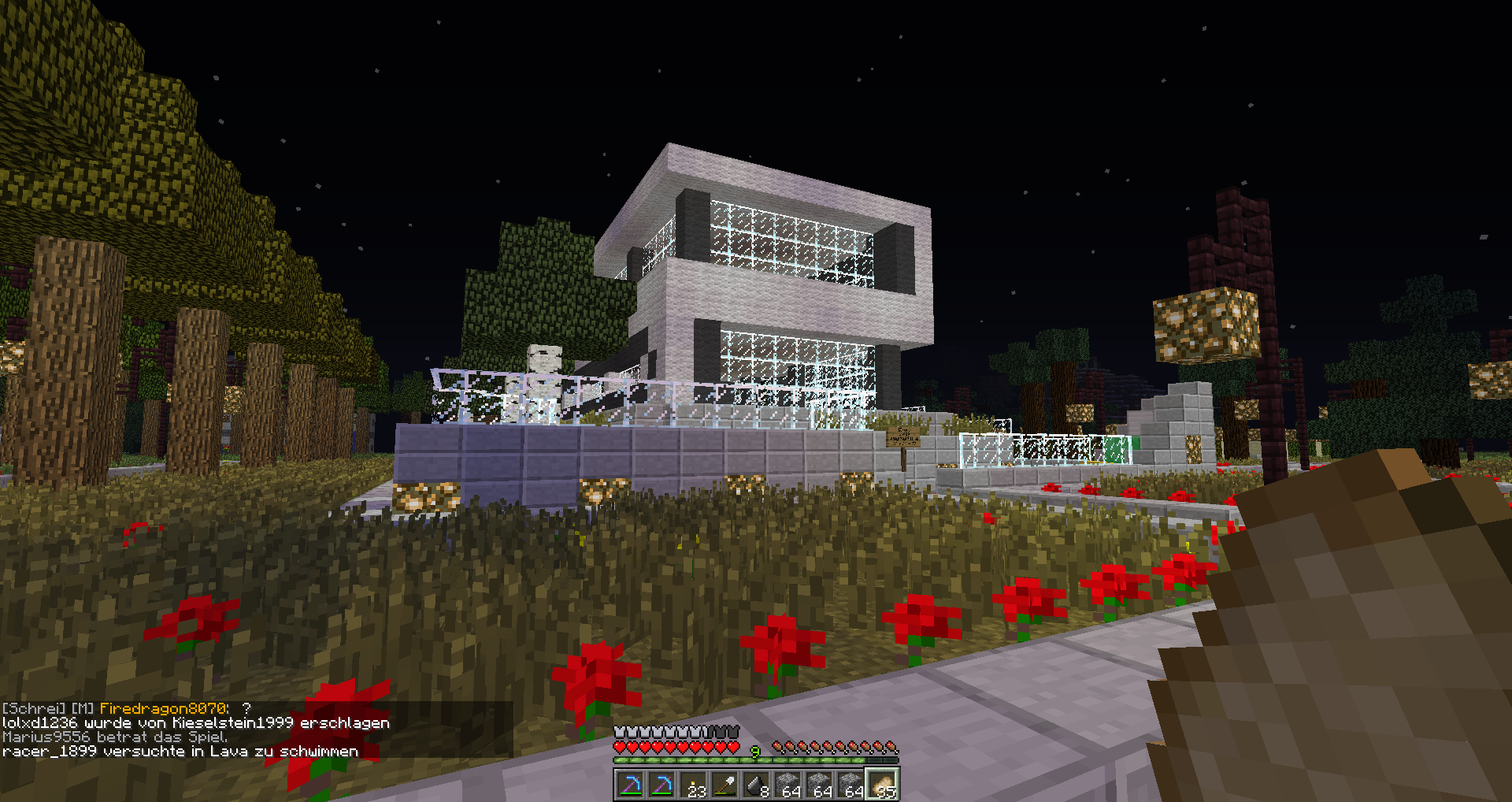Select the highlighted food slot with 35

point(883,785)
